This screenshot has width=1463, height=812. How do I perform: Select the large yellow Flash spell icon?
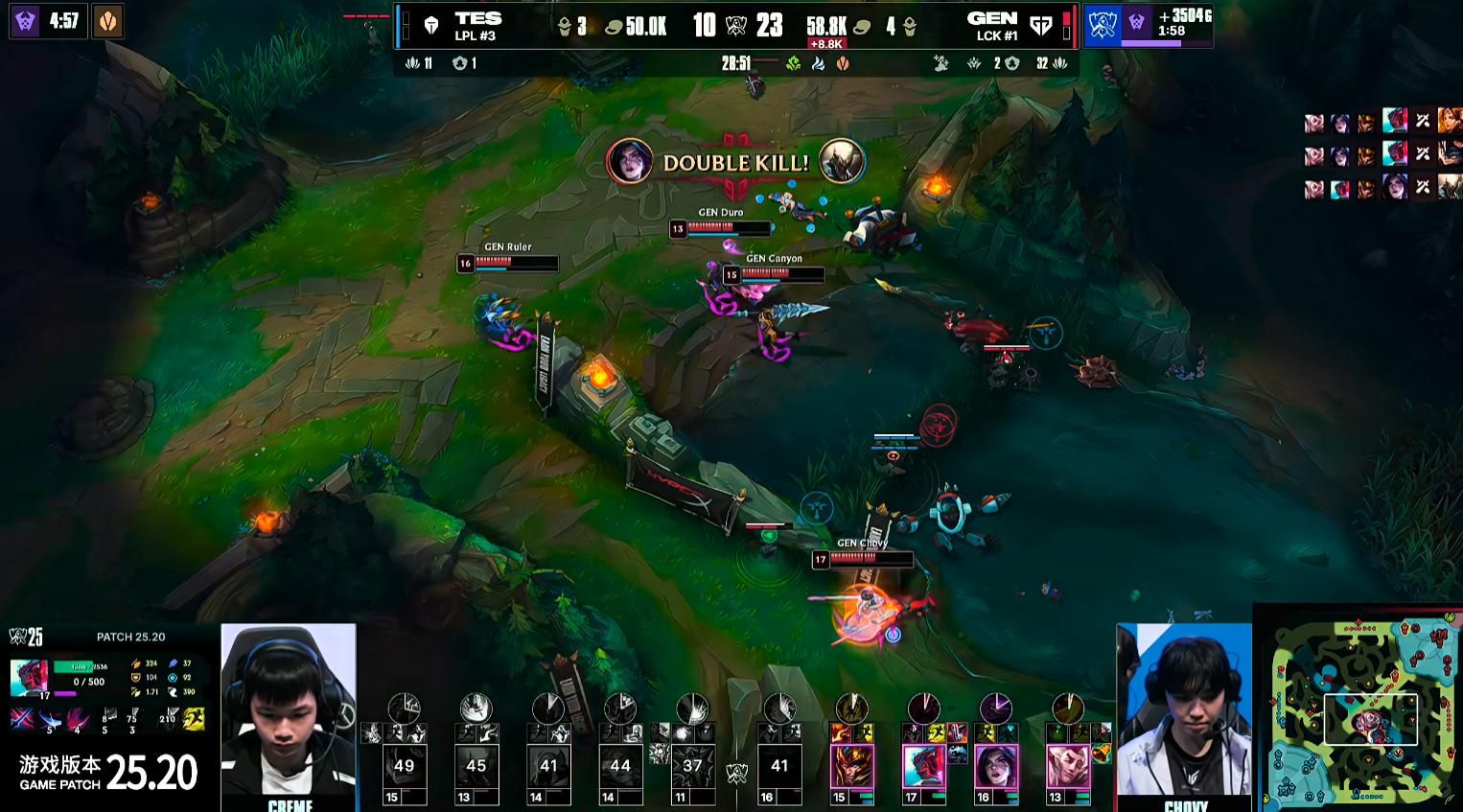click(194, 718)
